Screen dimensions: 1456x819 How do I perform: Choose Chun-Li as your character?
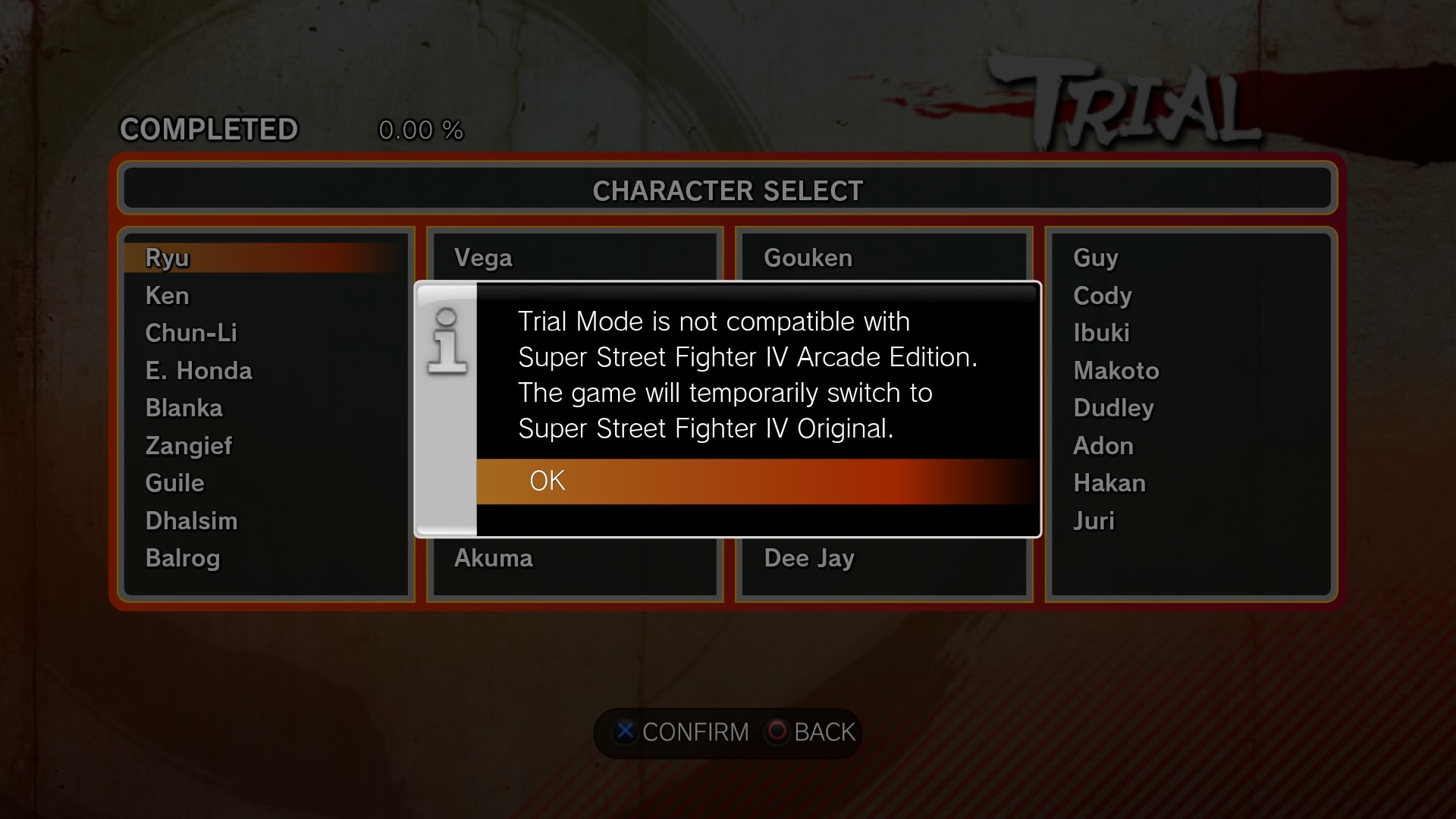point(190,332)
